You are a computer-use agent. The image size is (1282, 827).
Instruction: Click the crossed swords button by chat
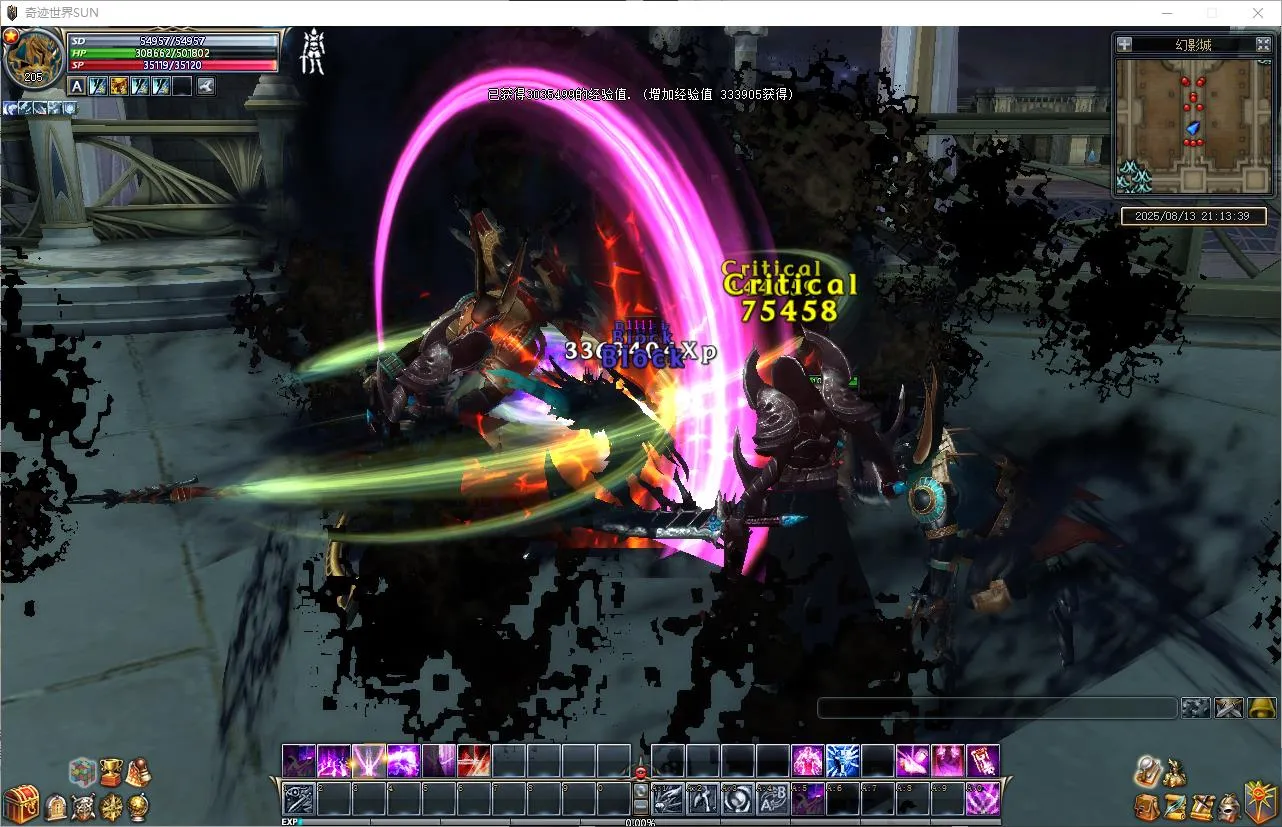click(1228, 708)
